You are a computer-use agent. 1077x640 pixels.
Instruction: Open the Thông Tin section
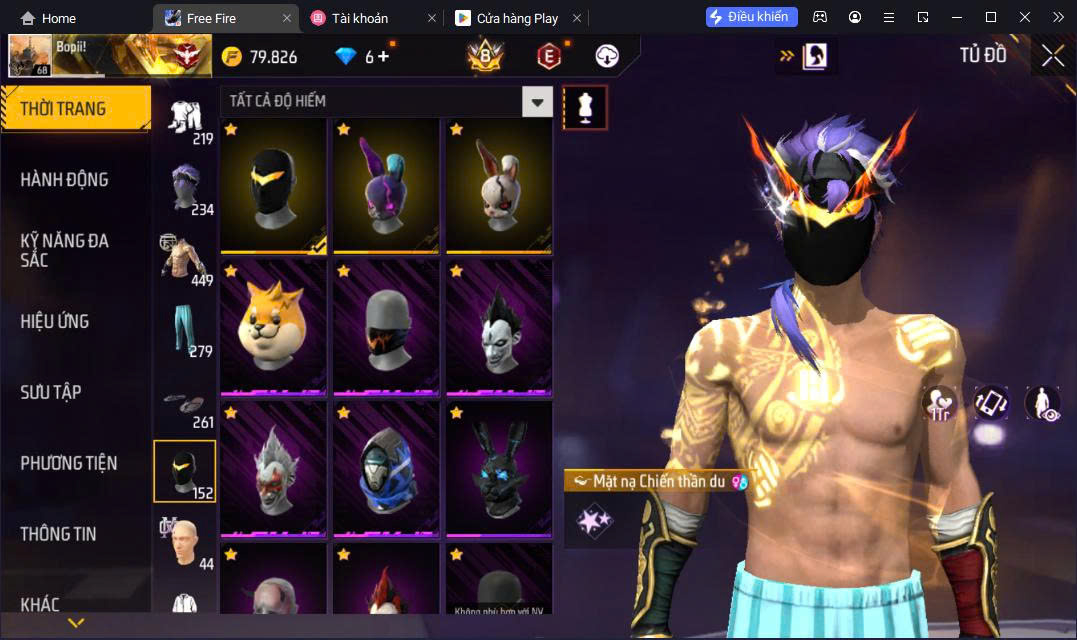[x=58, y=534]
